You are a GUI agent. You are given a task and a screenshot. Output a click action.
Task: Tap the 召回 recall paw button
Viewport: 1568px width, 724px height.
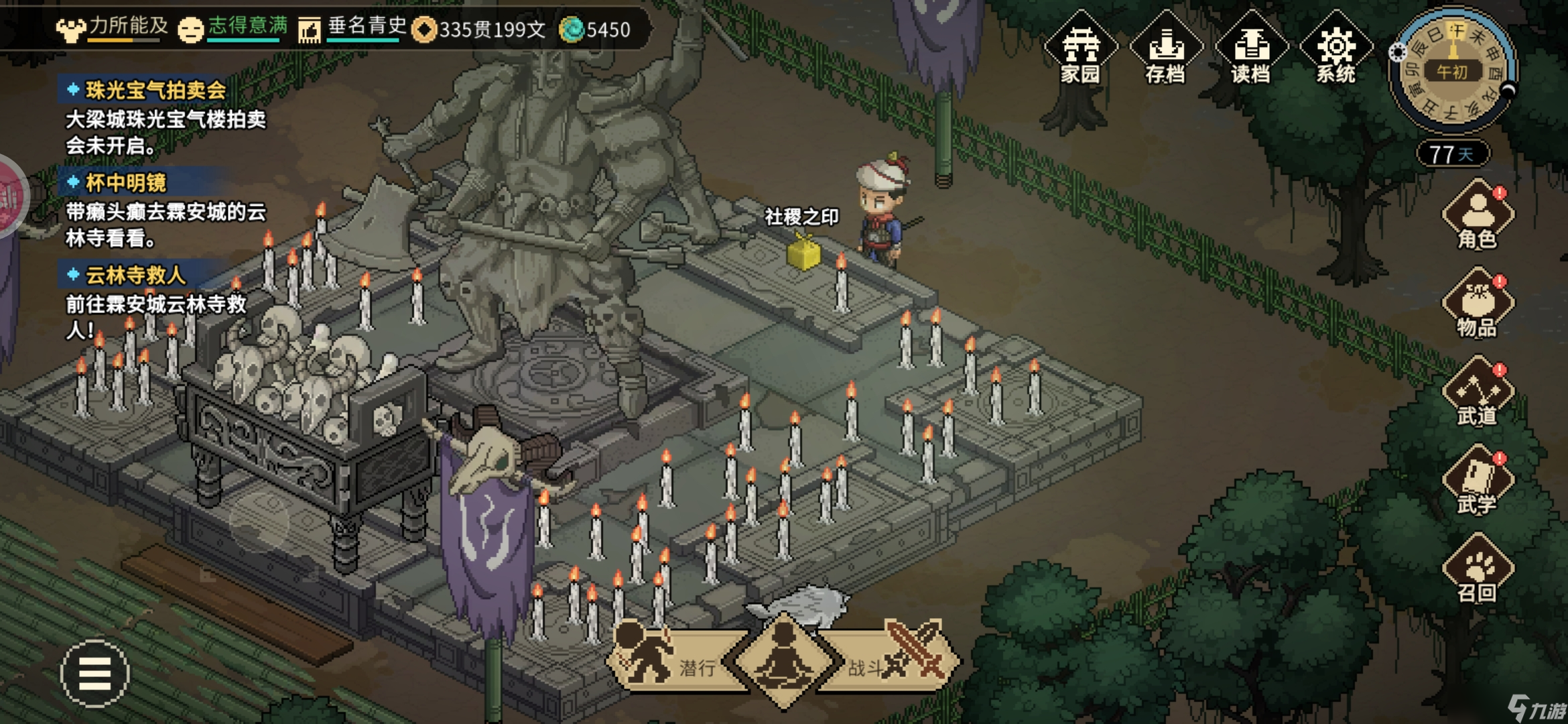point(1477,569)
